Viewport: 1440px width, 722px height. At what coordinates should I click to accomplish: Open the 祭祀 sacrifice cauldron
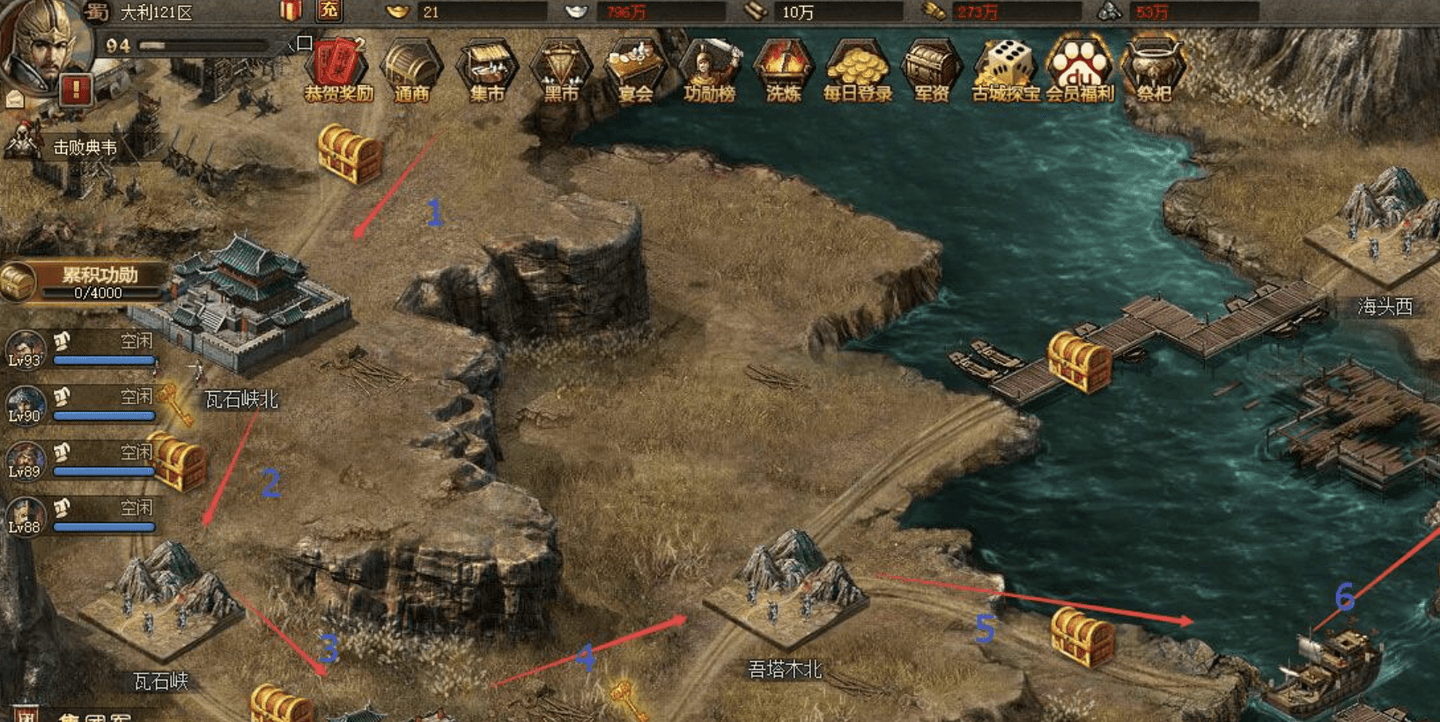coord(1153,66)
